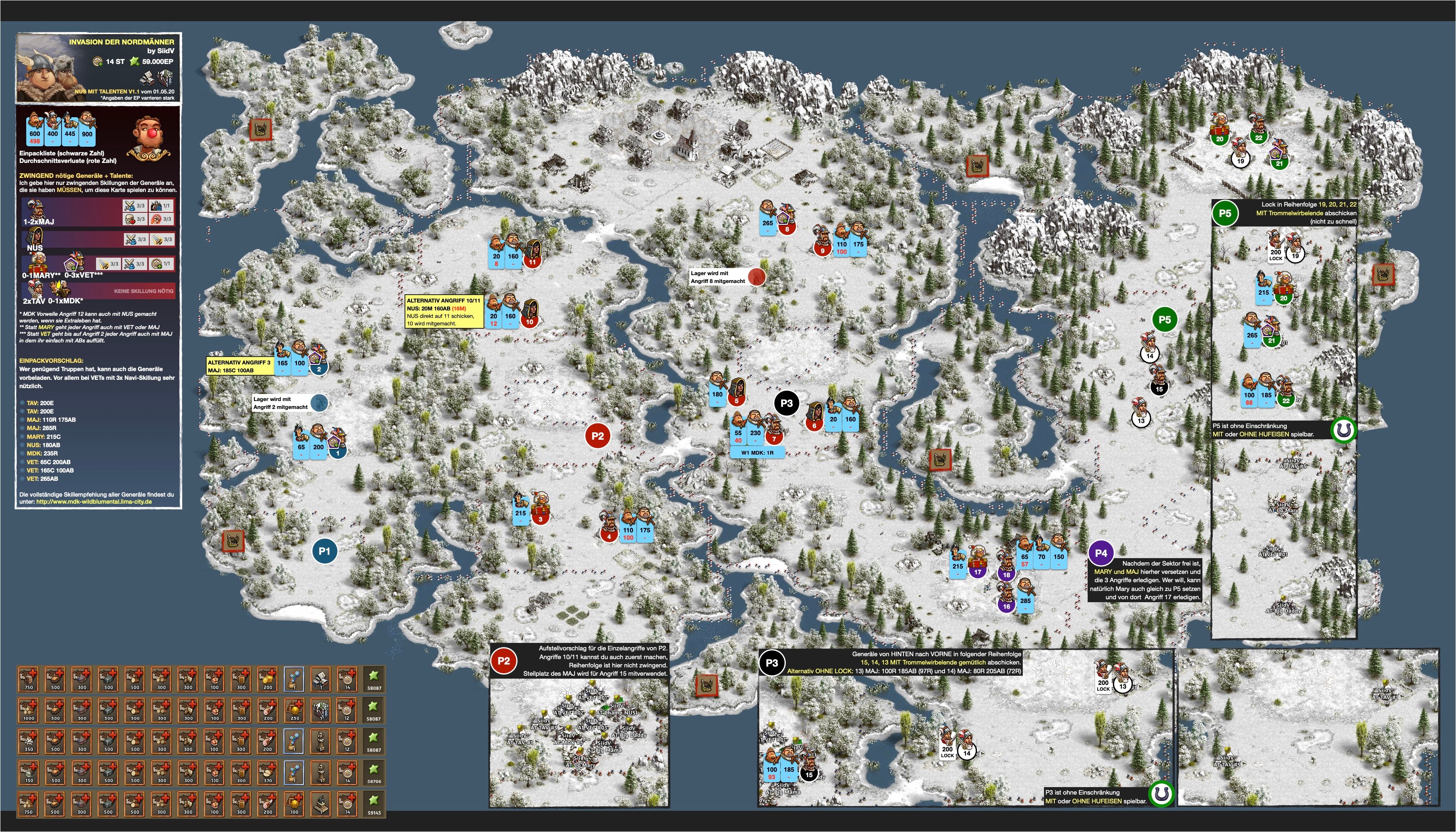Click the W1 MDK: 1R label

tap(758, 453)
